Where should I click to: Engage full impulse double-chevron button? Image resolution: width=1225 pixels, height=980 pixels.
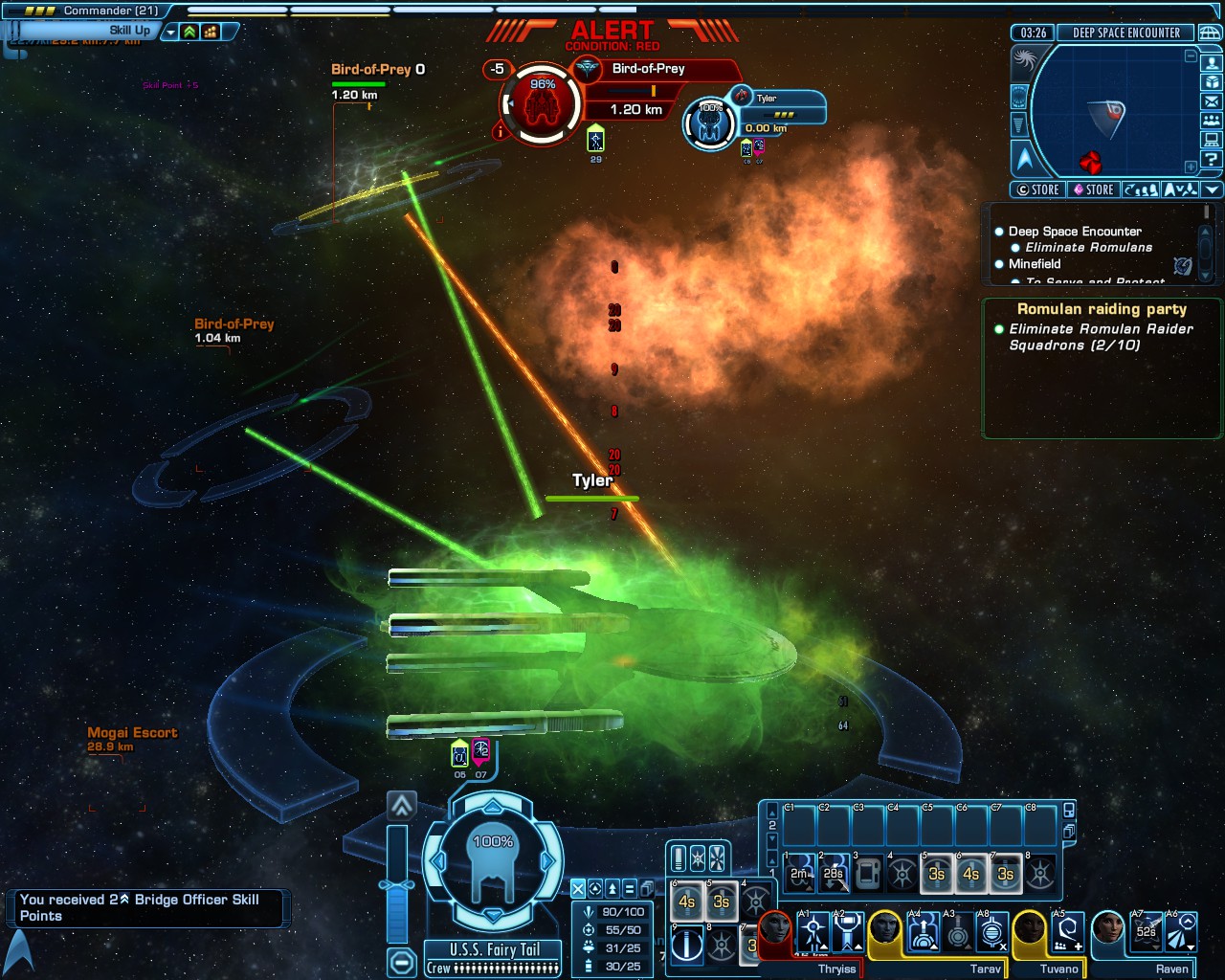coord(401,806)
